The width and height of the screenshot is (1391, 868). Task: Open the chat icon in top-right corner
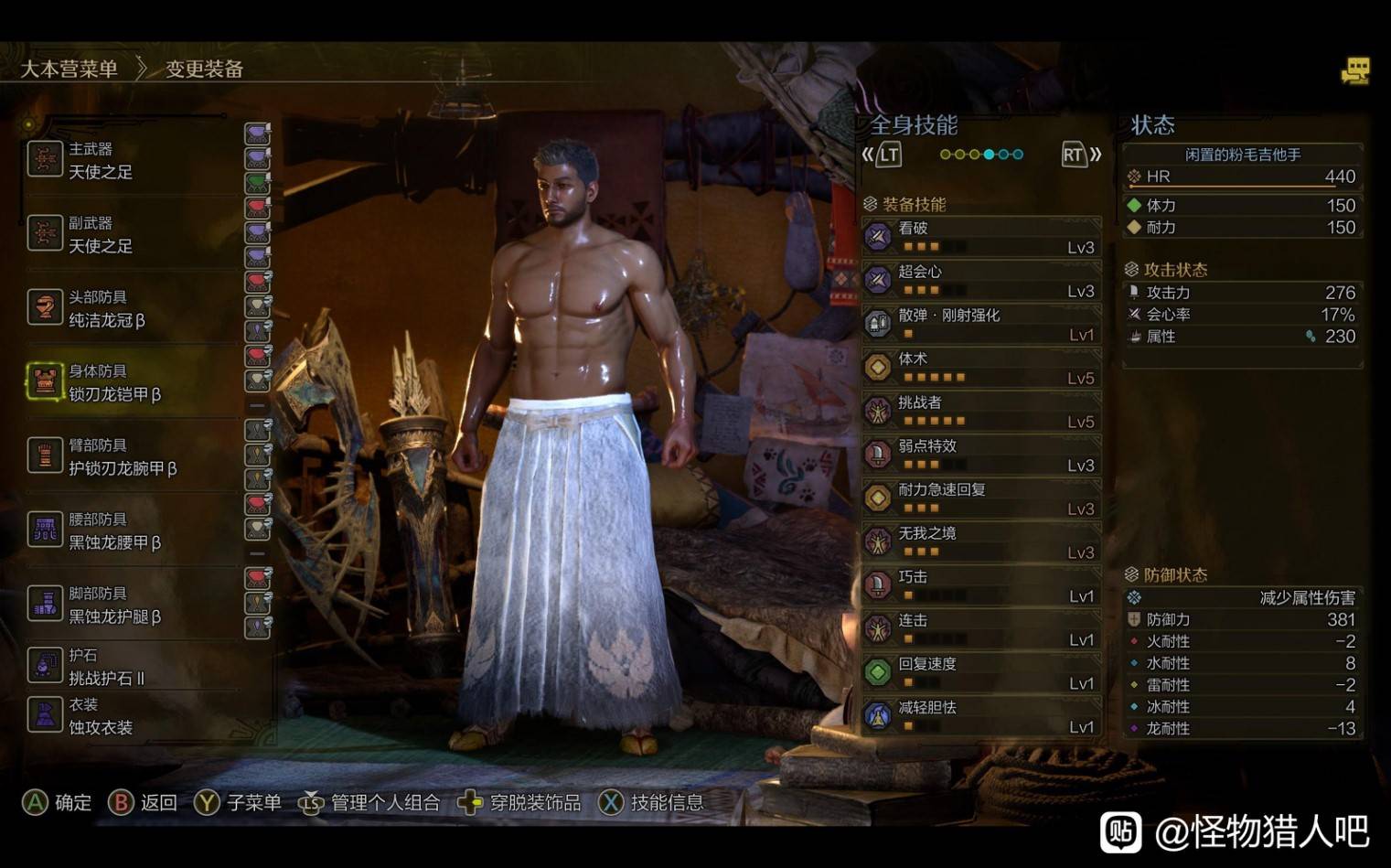[1354, 71]
